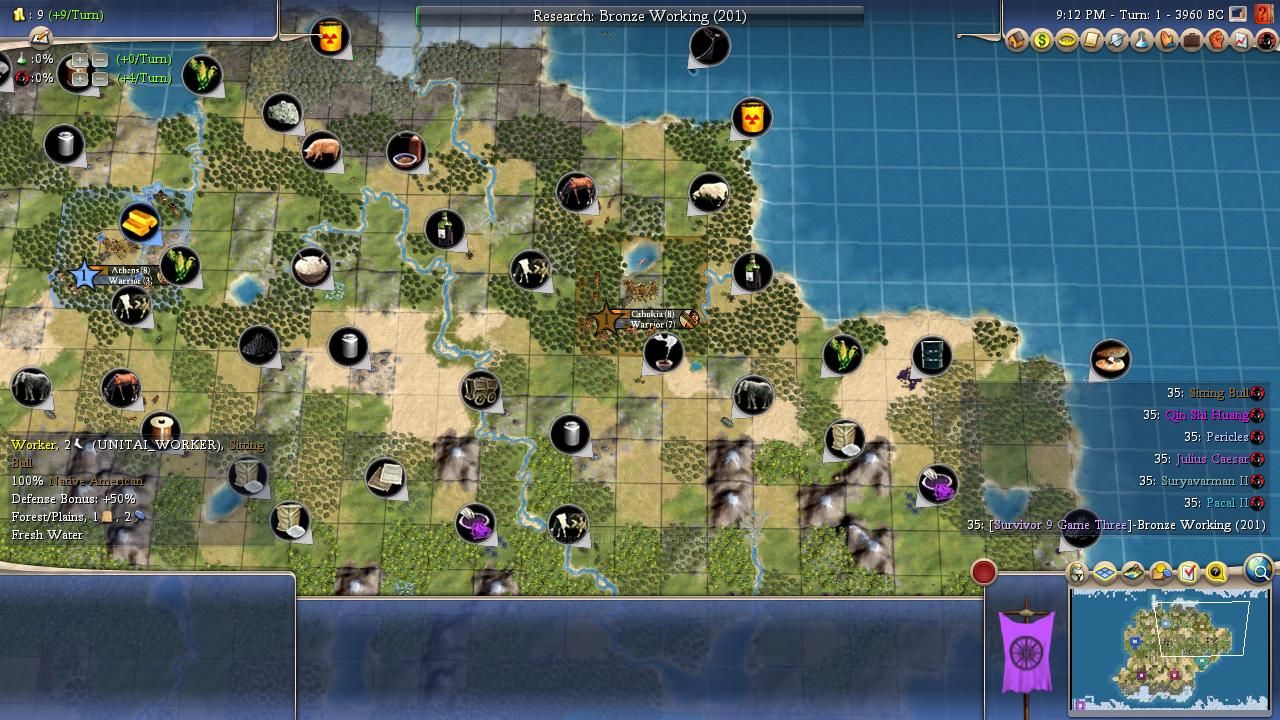Open the raised-fist advisor screen

pos(1217,41)
